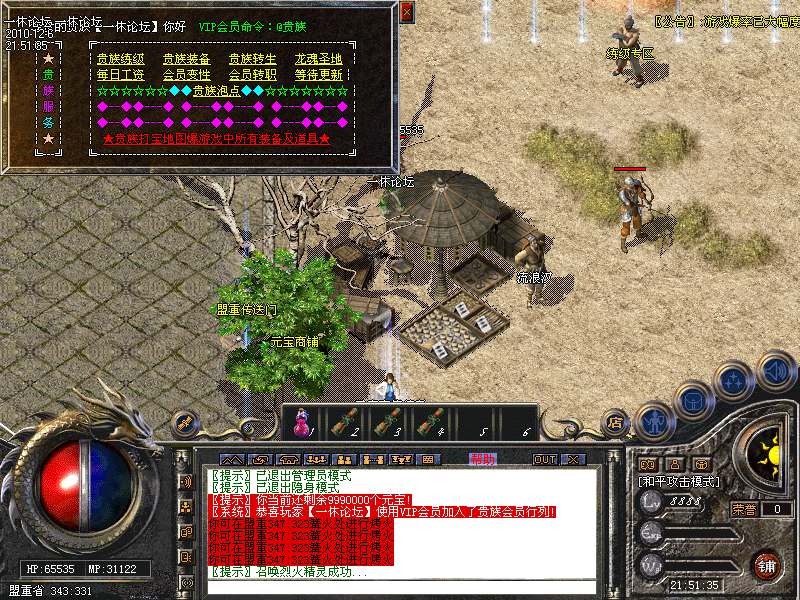Claim 每日工资 daily wage
800x600 pixels.
pyautogui.click(x=120, y=75)
